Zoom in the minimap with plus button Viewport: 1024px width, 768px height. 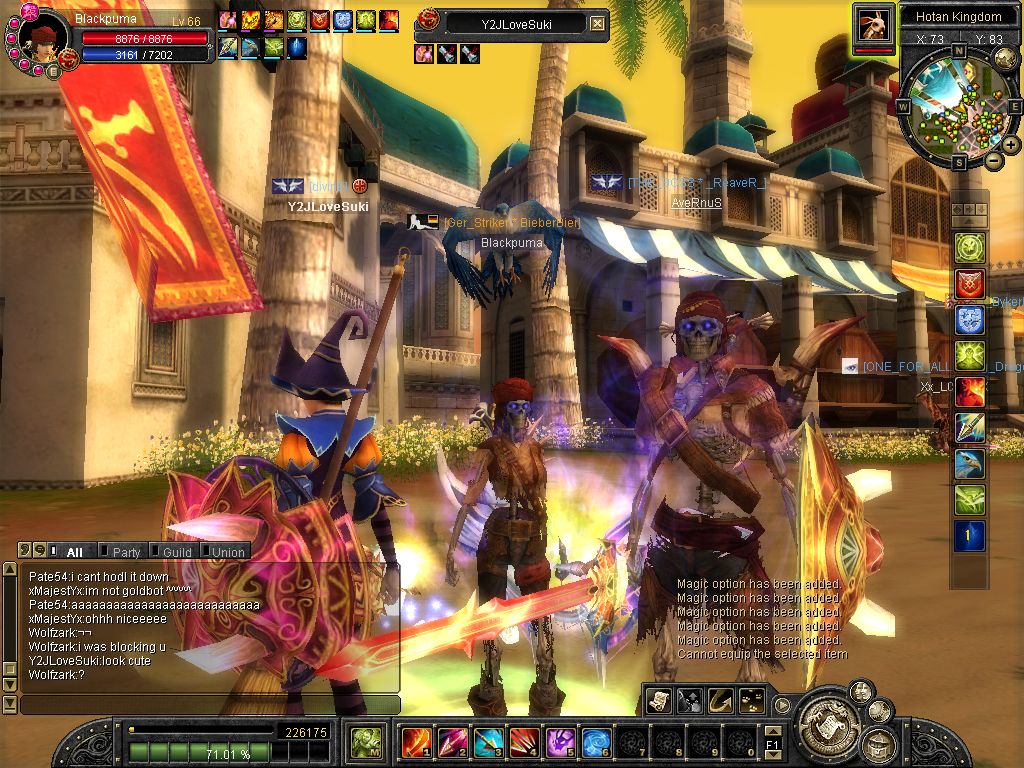[1011, 145]
